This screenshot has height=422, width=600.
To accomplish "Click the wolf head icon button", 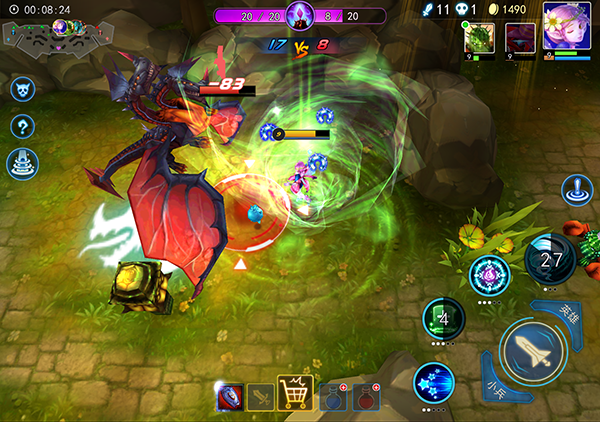I will click(x=22, y=90).
